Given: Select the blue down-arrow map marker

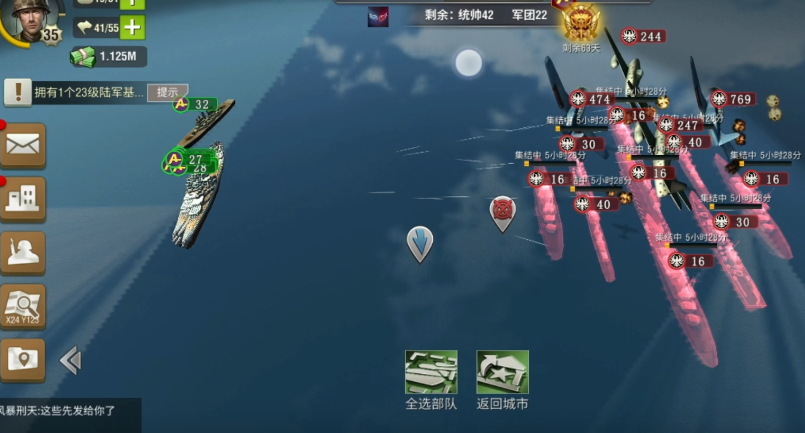Looking at the screenshot, I should [420, 243].
